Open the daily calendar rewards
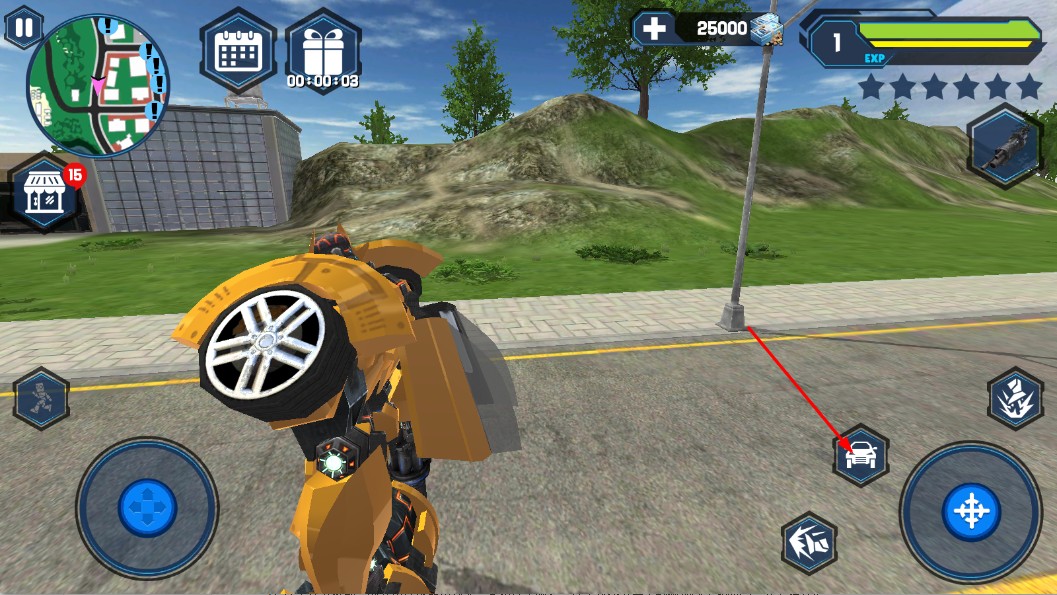This screenshot has height=595, width=1057. 237,52
